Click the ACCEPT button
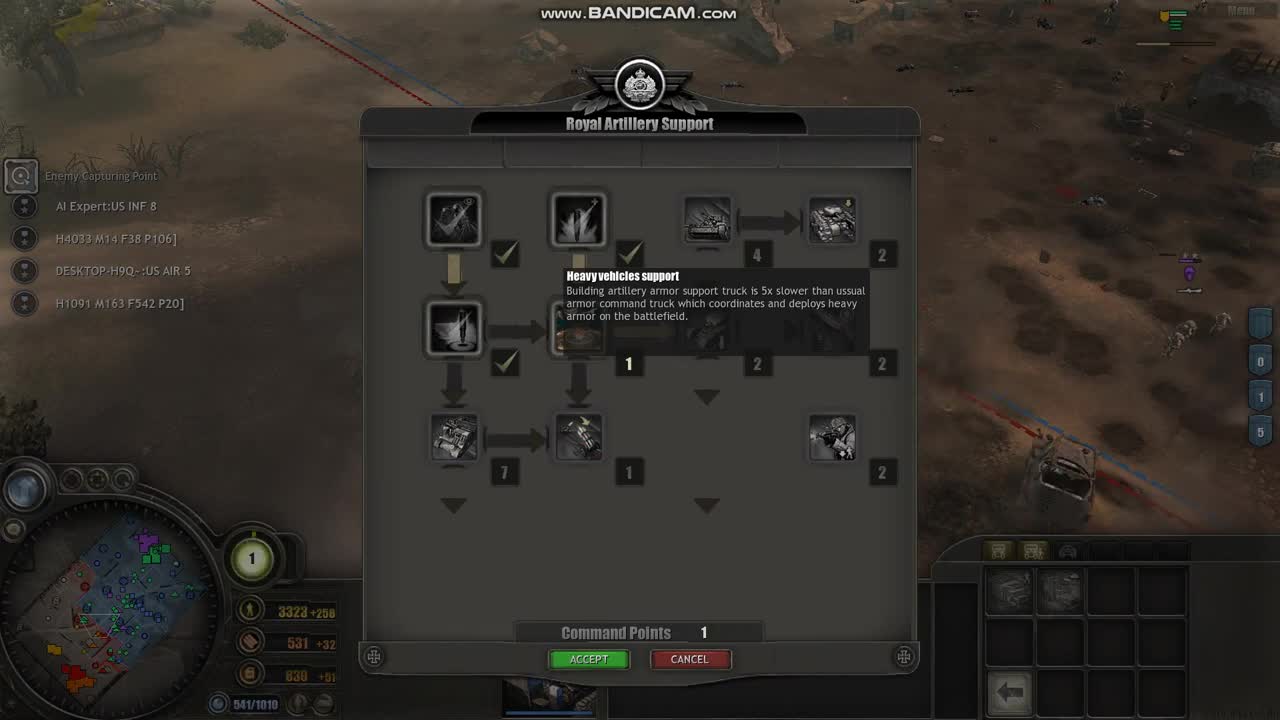Image resolution: width=1280 pixels, height=720 pixels. (588, 659)
